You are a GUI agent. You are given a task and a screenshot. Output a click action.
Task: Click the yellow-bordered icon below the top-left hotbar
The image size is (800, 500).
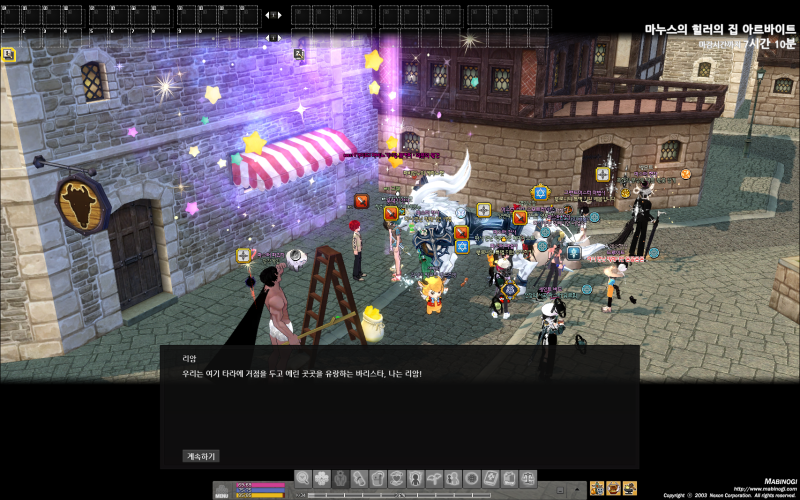(8, 55)
